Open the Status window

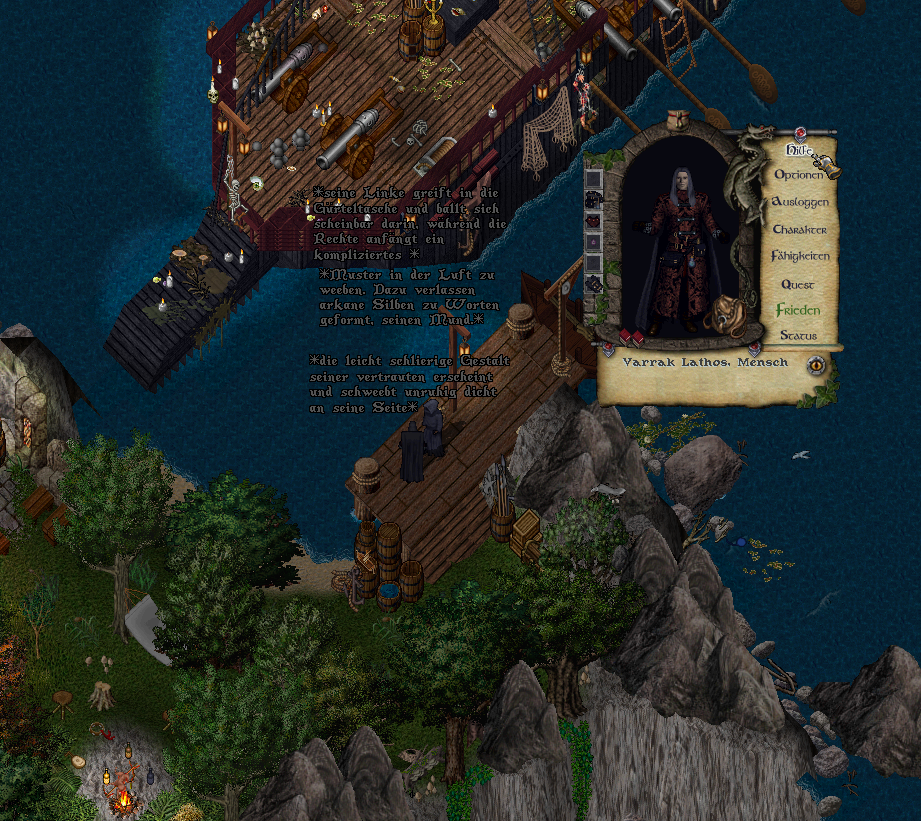tap(798, 335)
